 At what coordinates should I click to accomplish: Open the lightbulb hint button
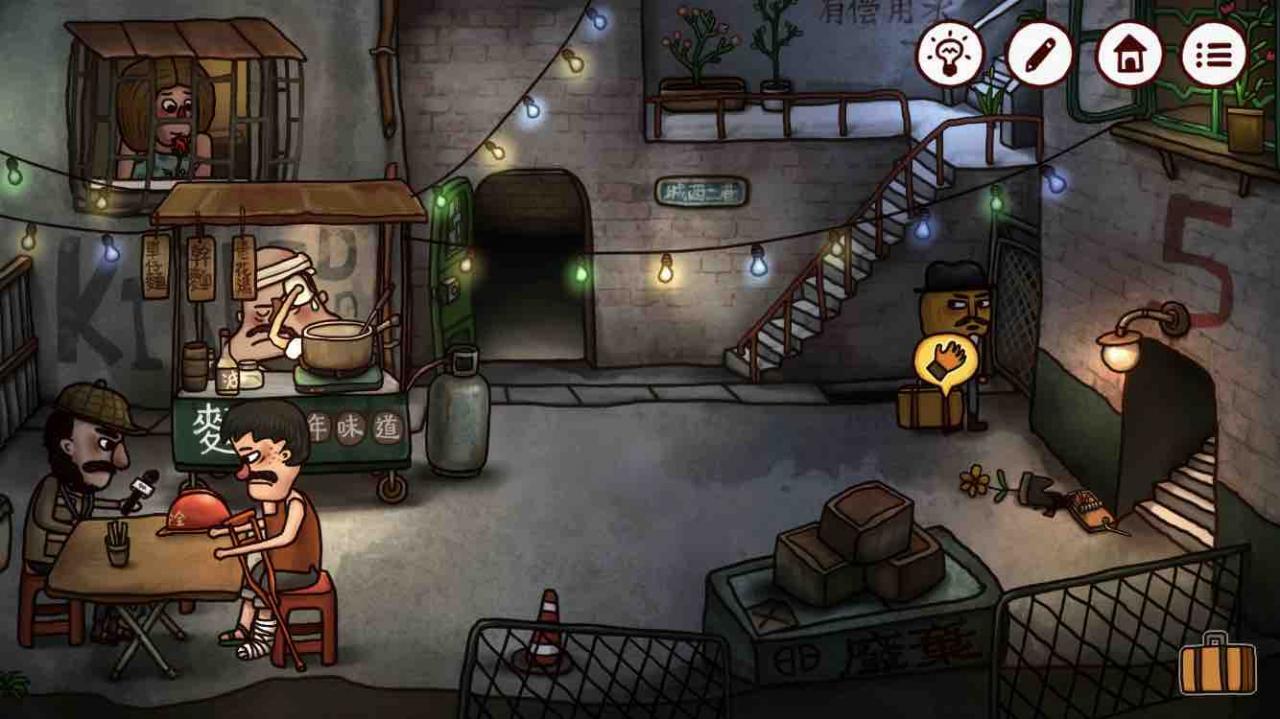[951, 54]
